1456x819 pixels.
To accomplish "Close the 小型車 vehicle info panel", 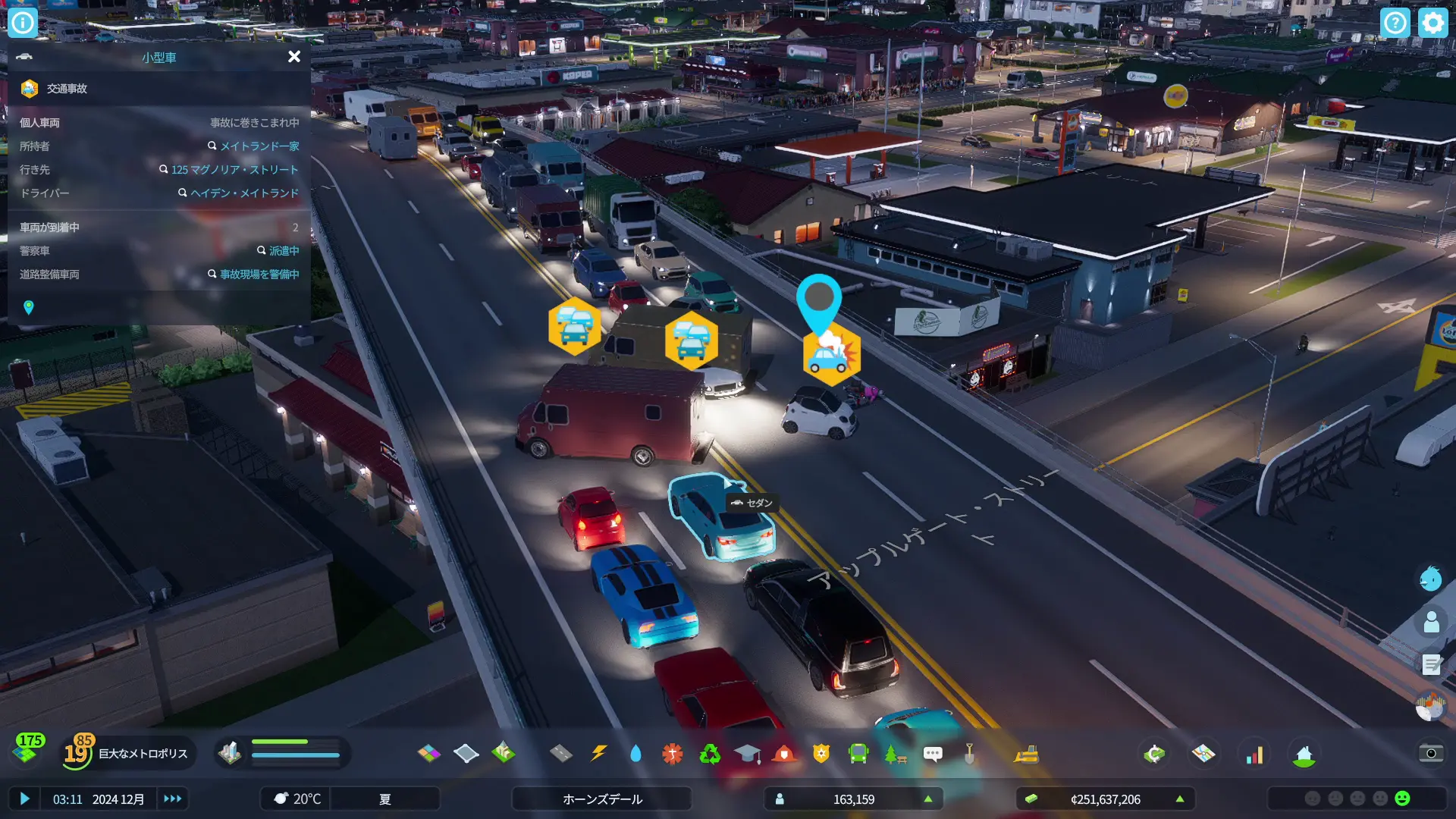I will [294, 57].
